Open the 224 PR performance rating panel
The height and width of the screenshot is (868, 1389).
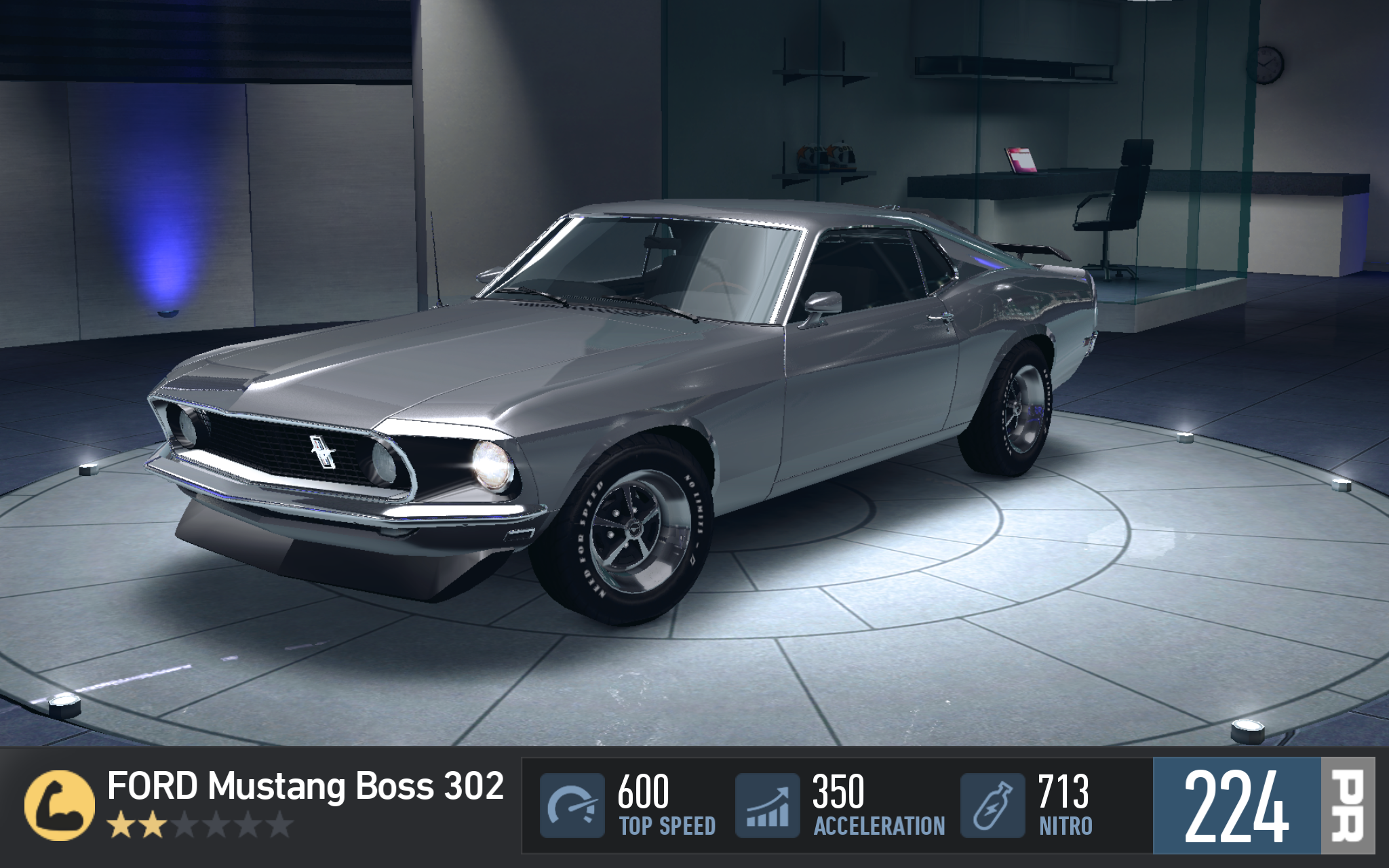coord(1263,806)
